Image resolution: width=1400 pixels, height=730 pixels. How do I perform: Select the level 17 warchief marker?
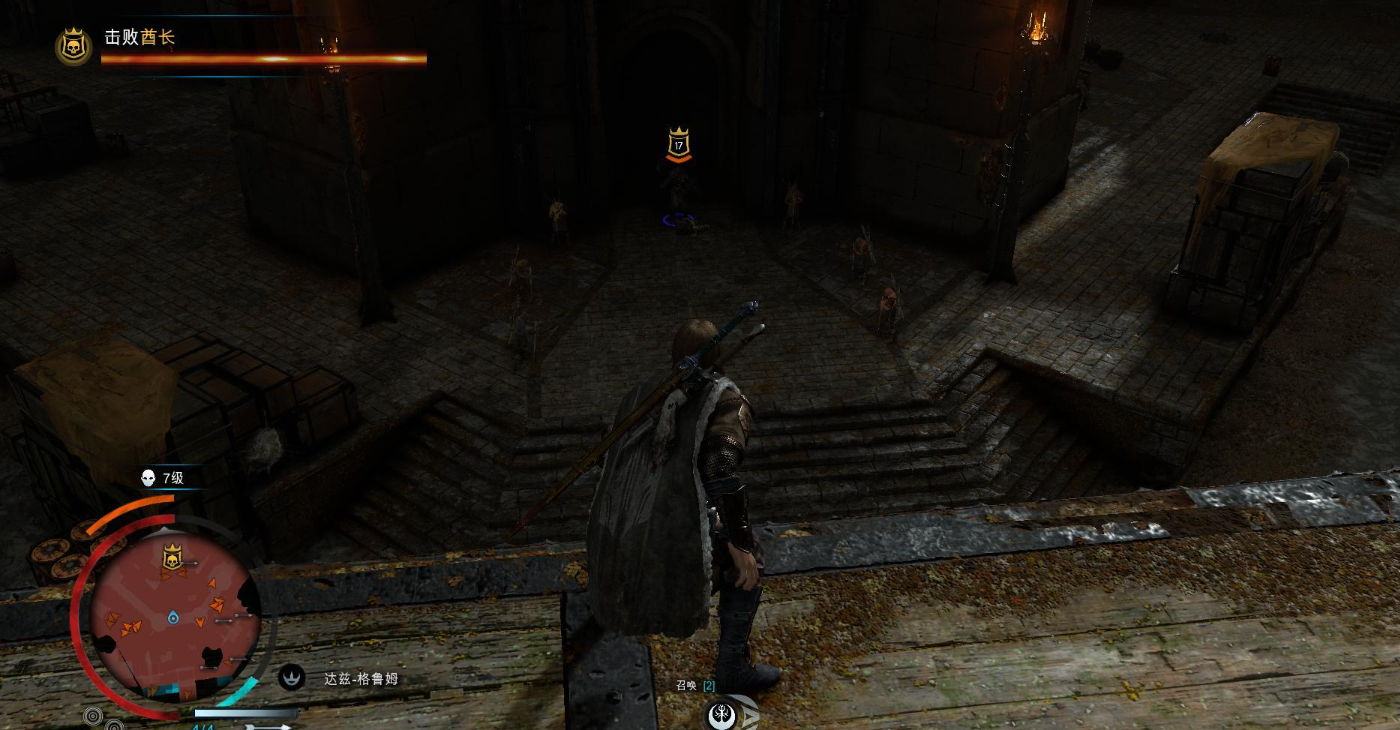click(679, 145)
